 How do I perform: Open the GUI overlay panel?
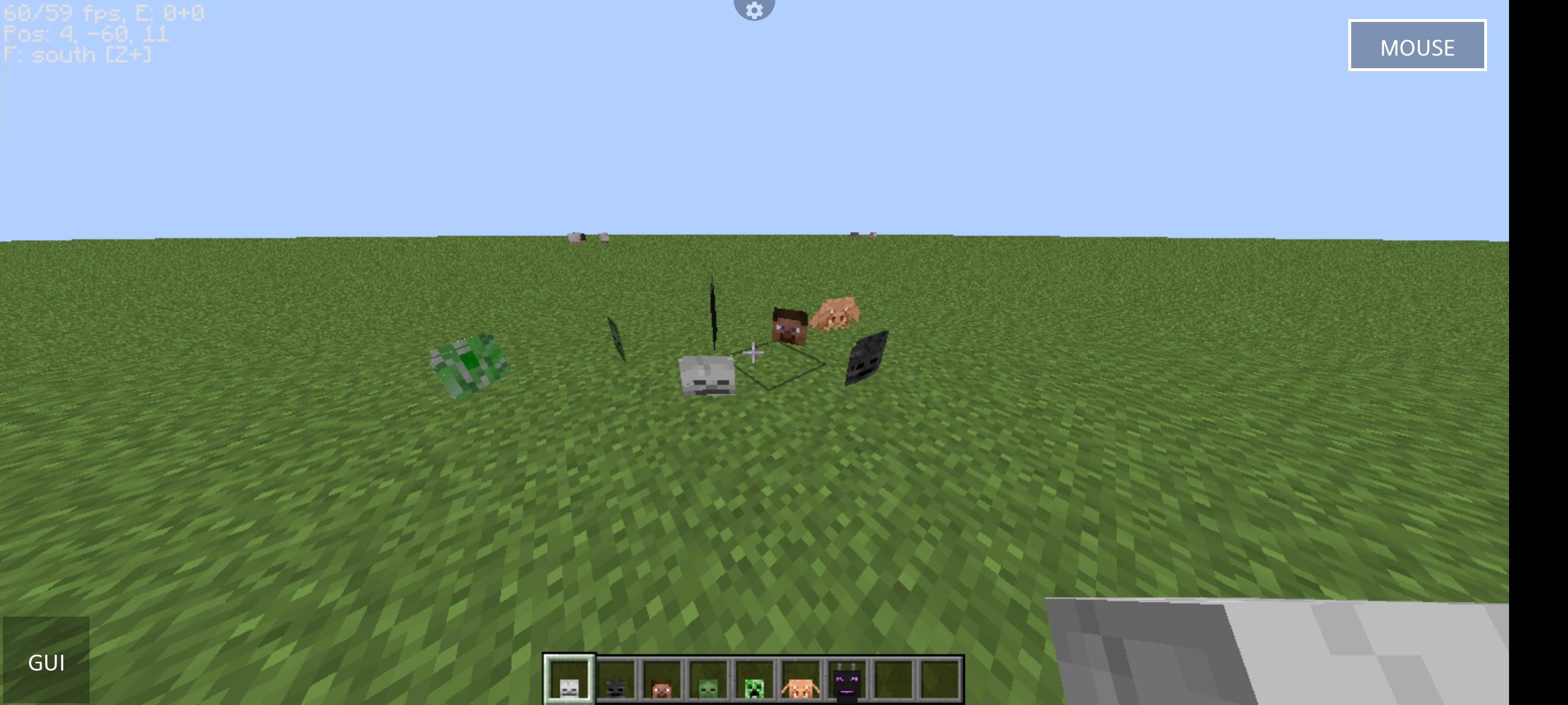pyautogui.click(x=47, y=663)
